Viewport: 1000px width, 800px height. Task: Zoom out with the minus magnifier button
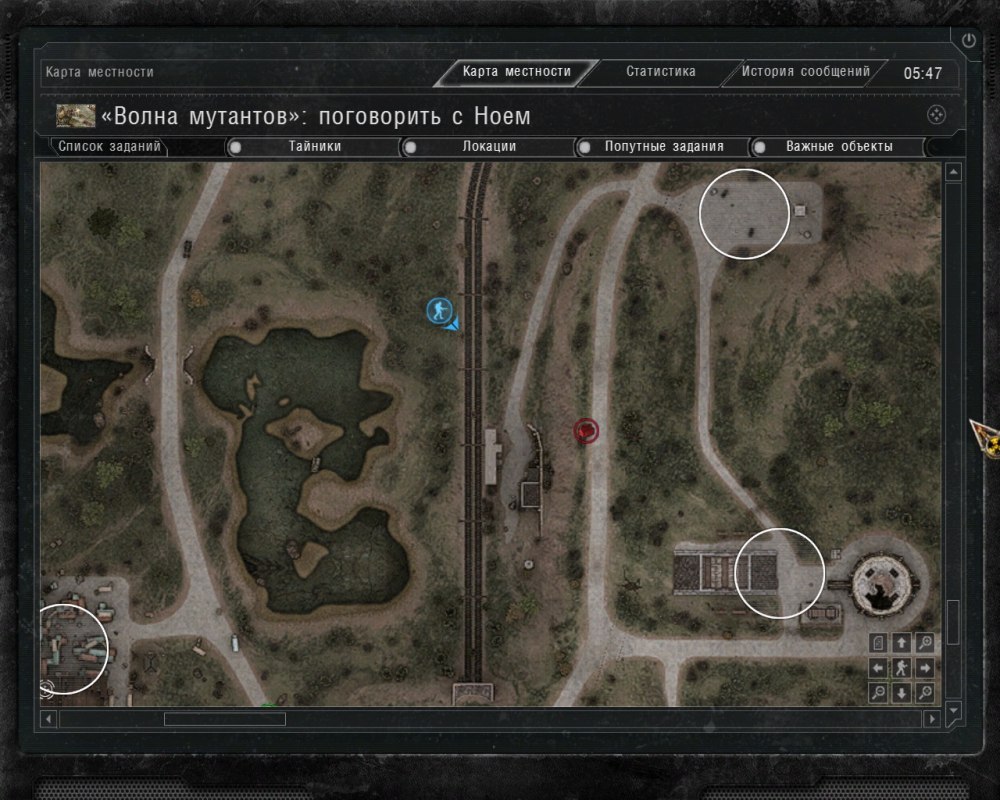coord(878,692)
